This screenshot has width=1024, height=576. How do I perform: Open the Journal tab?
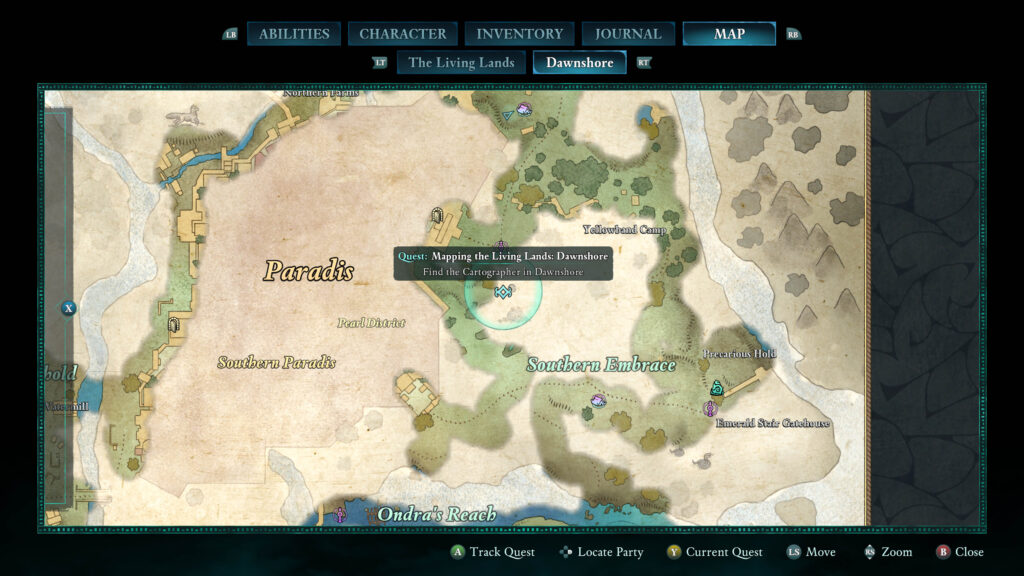pos(628,34)
